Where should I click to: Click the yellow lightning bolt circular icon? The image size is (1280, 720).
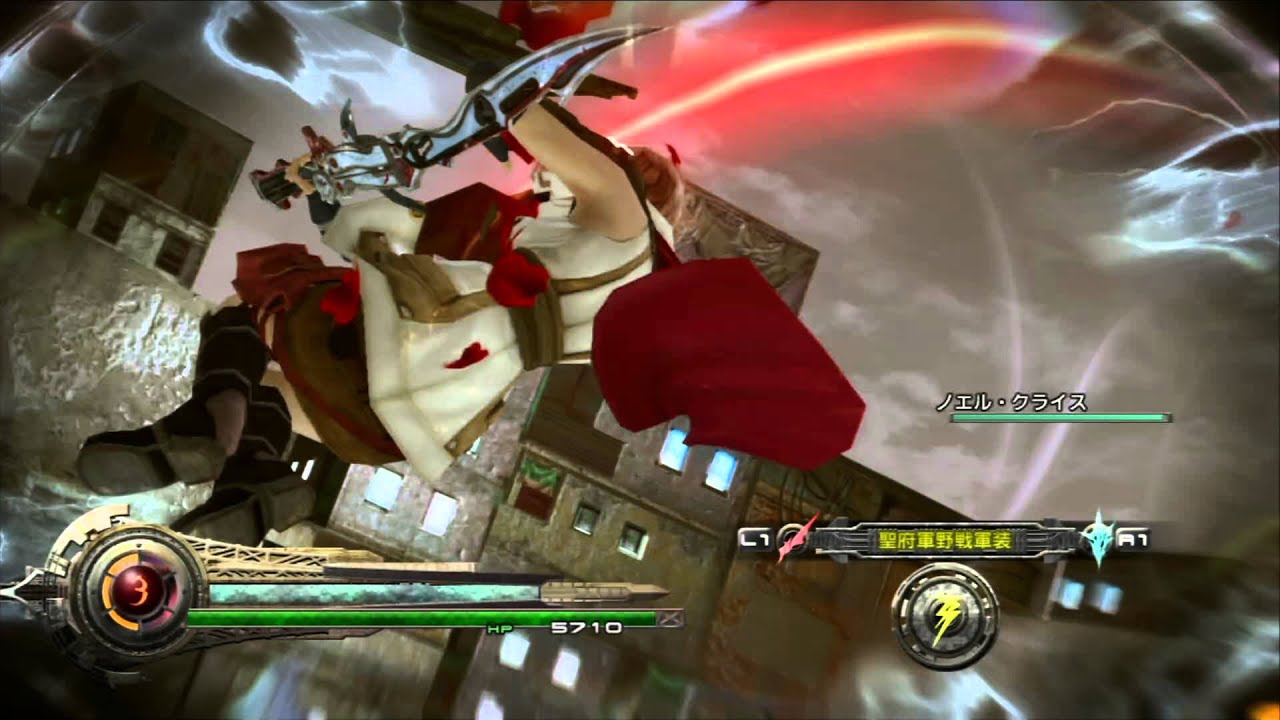944,618
